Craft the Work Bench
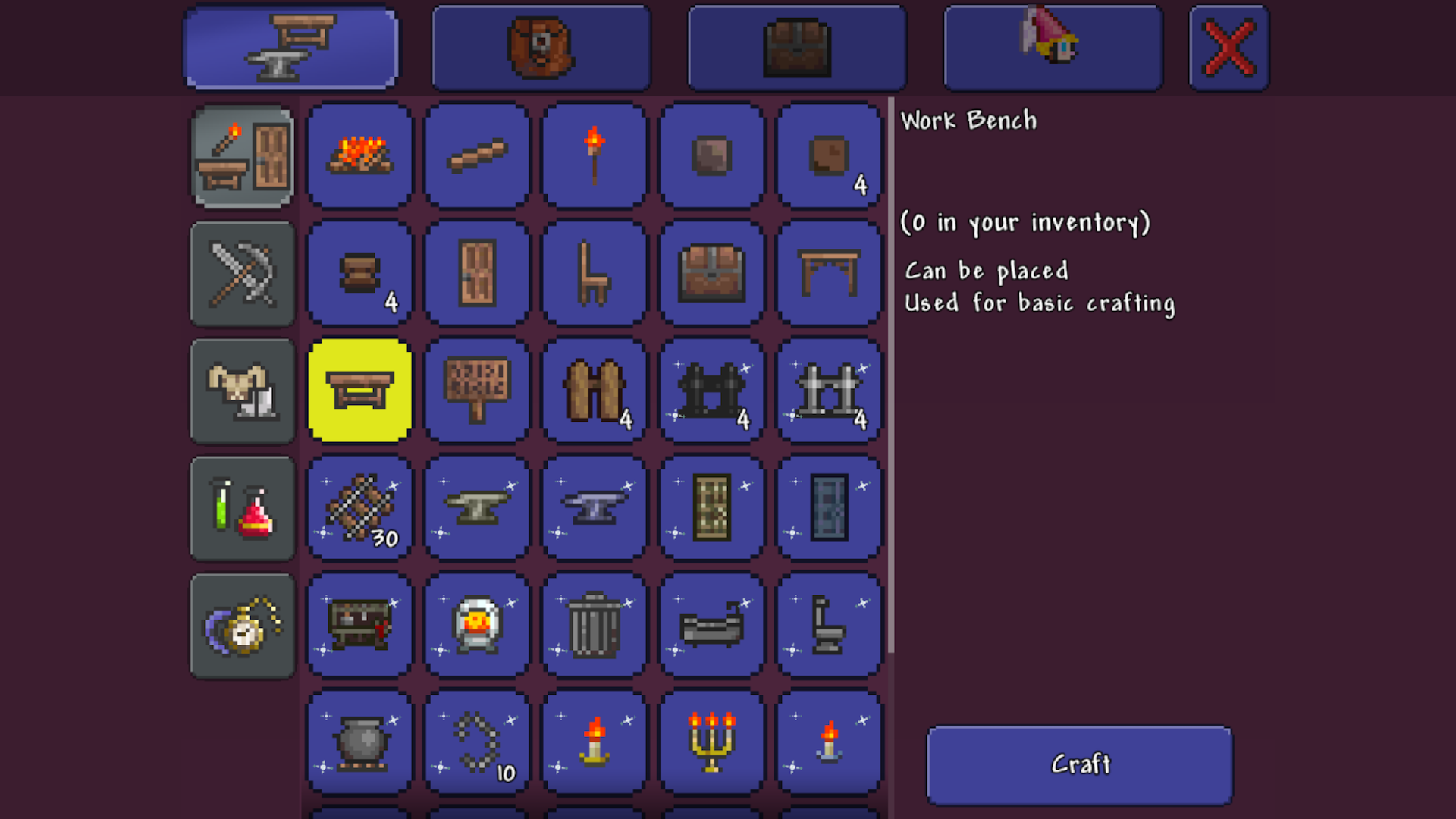 pos(1079,764)
